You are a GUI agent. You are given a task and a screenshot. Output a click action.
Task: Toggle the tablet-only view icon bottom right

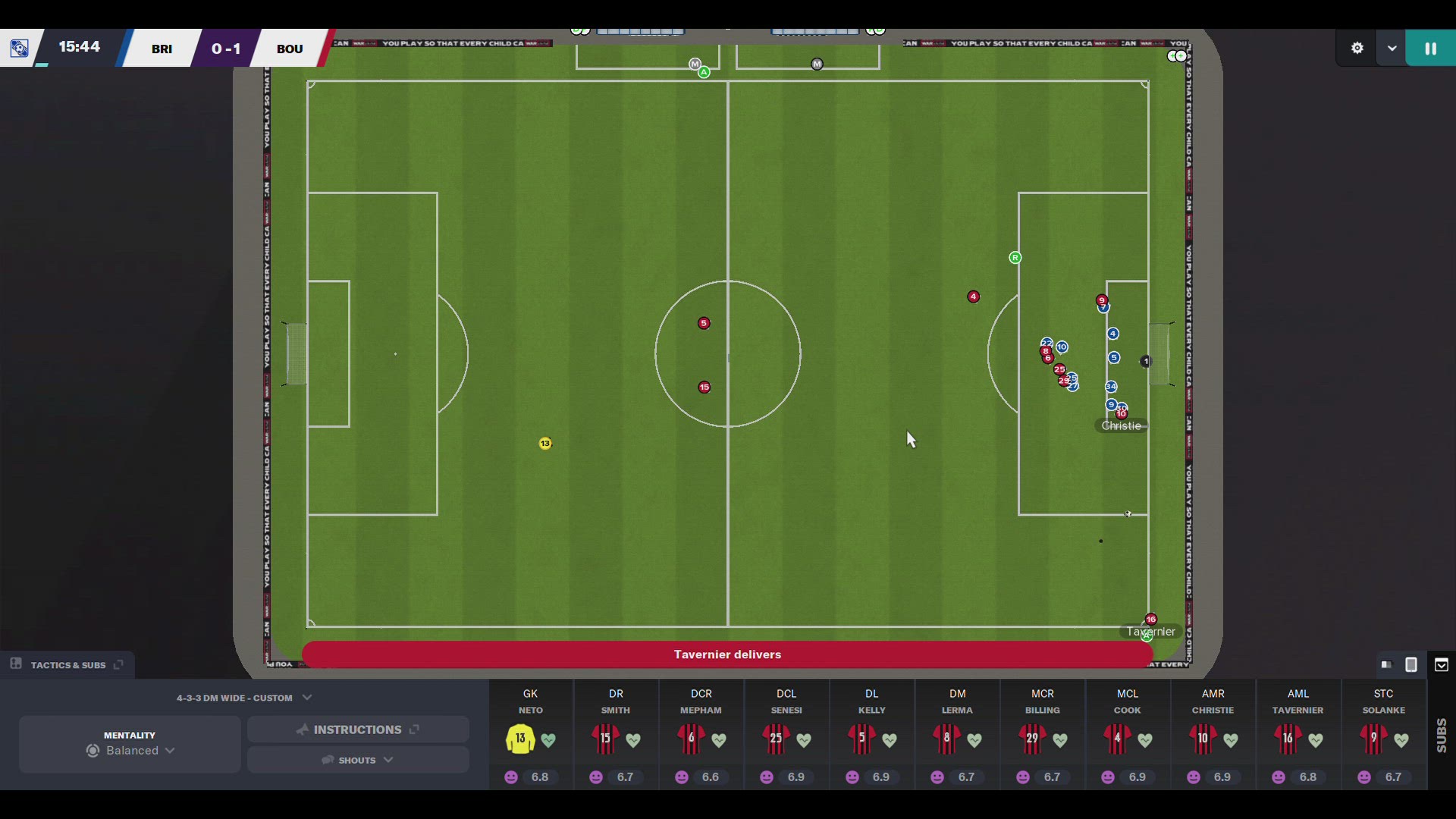pyautogui.click(x=1411, y=665)
